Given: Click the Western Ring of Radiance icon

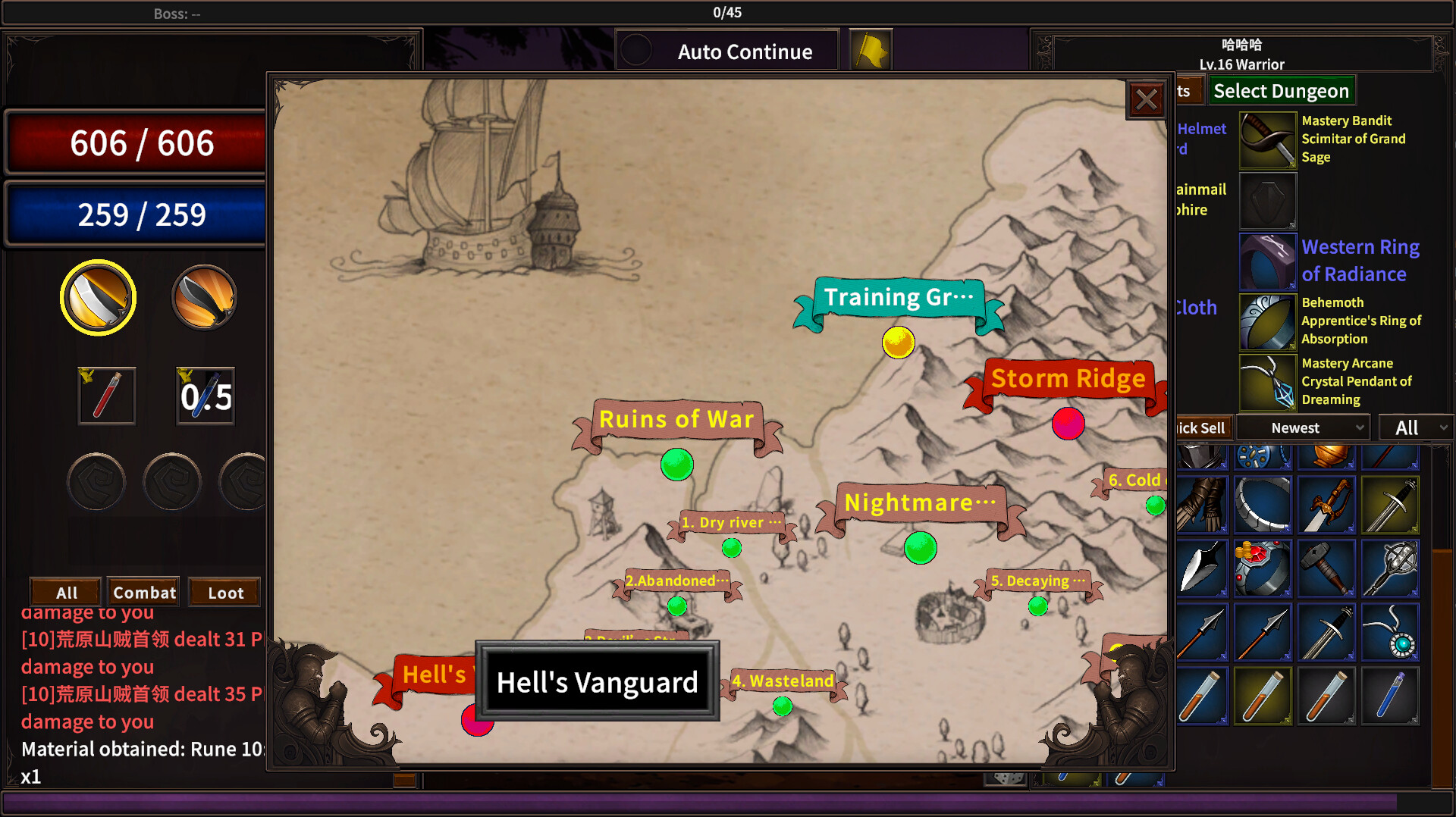Looking at the screenshot, I should click(1267, 261).
